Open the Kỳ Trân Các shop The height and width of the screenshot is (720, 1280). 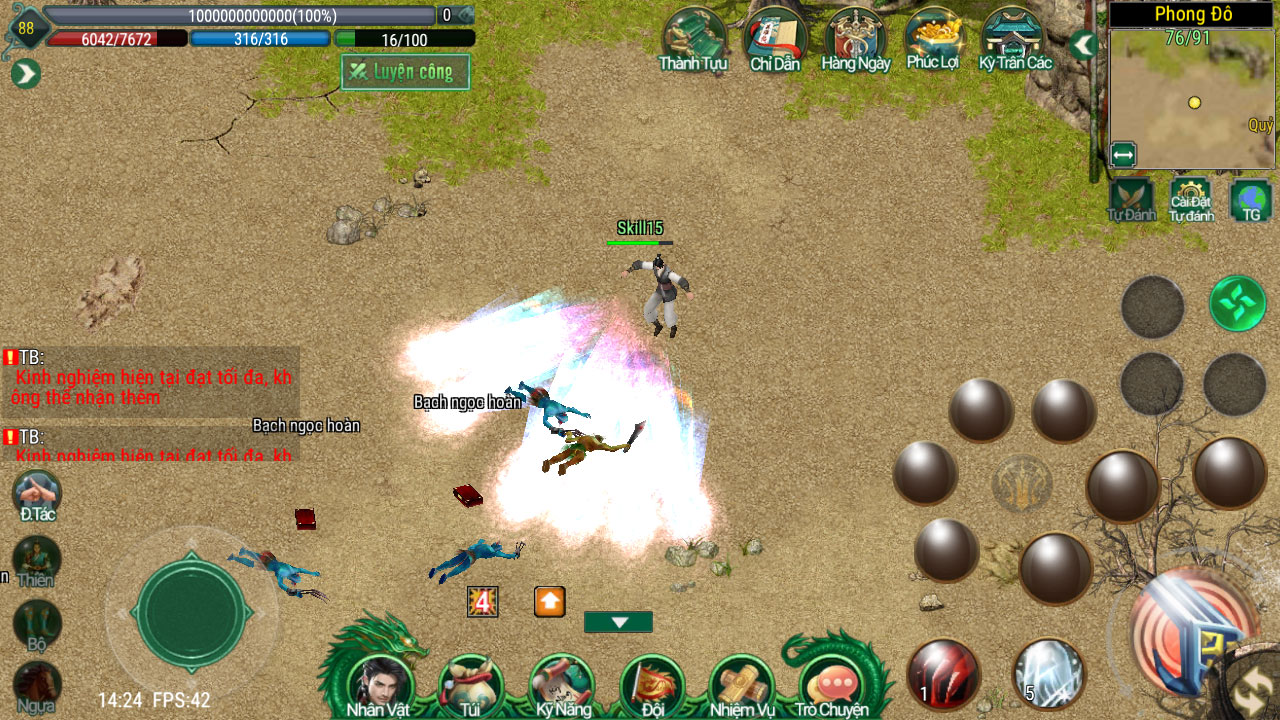1015,40
